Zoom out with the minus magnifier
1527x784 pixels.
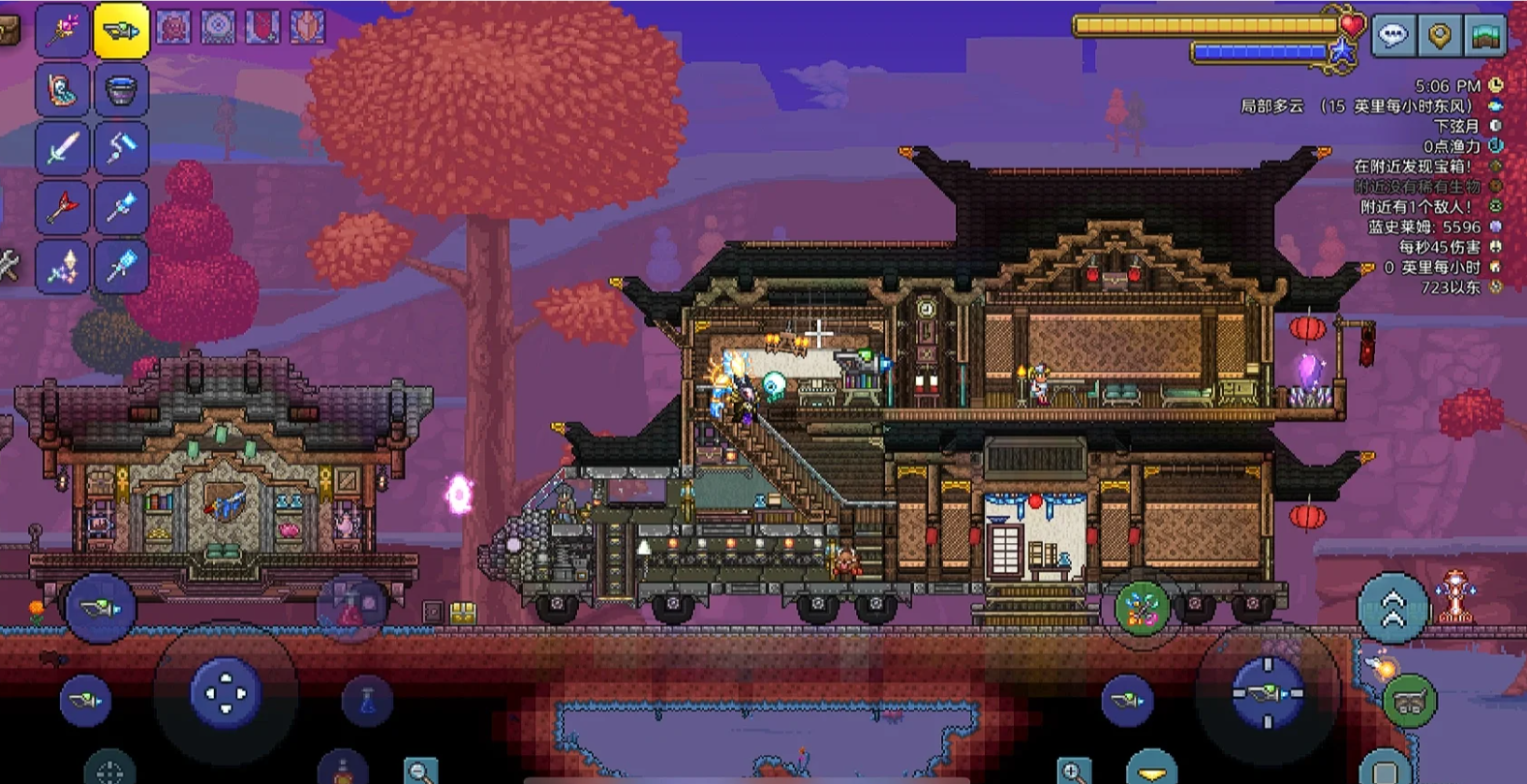(x=419, y=771)
